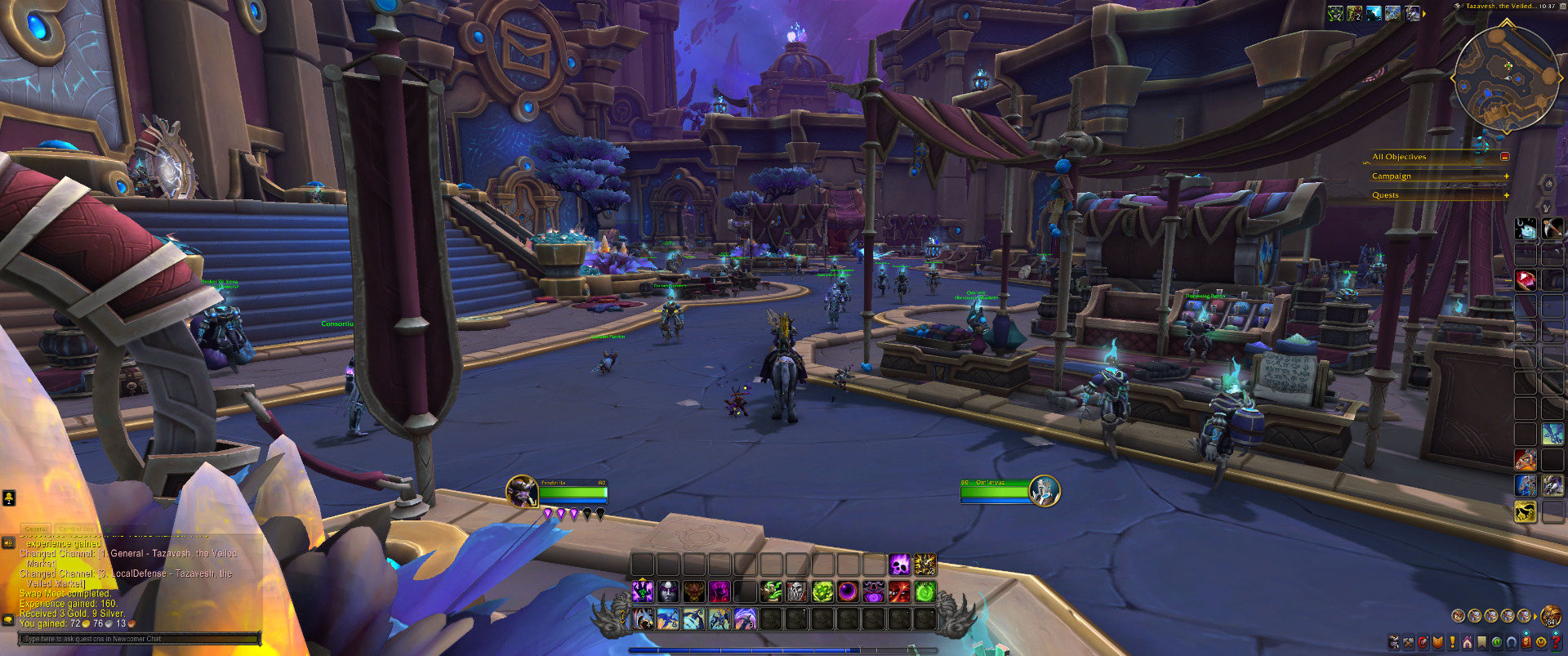Activate the dark purple sphere spell
Screen dimensions: 1568x656
(848, 591)
